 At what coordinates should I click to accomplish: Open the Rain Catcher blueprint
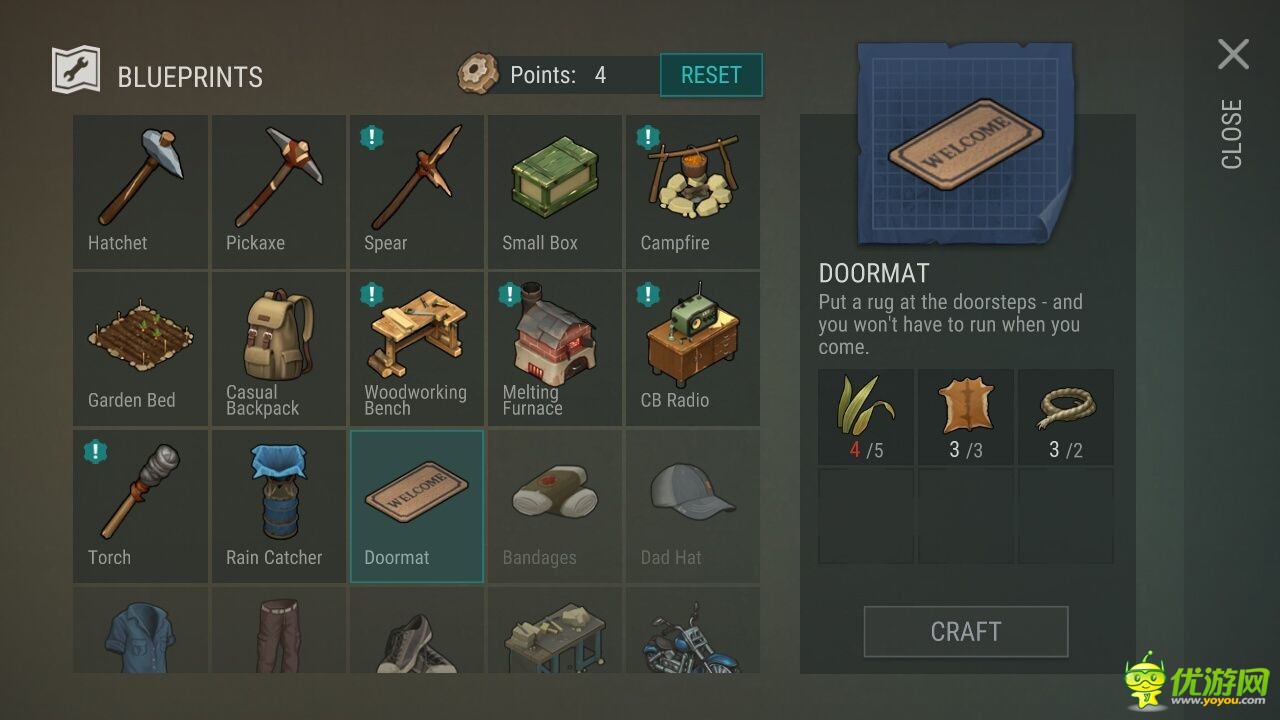pos(278,505)
